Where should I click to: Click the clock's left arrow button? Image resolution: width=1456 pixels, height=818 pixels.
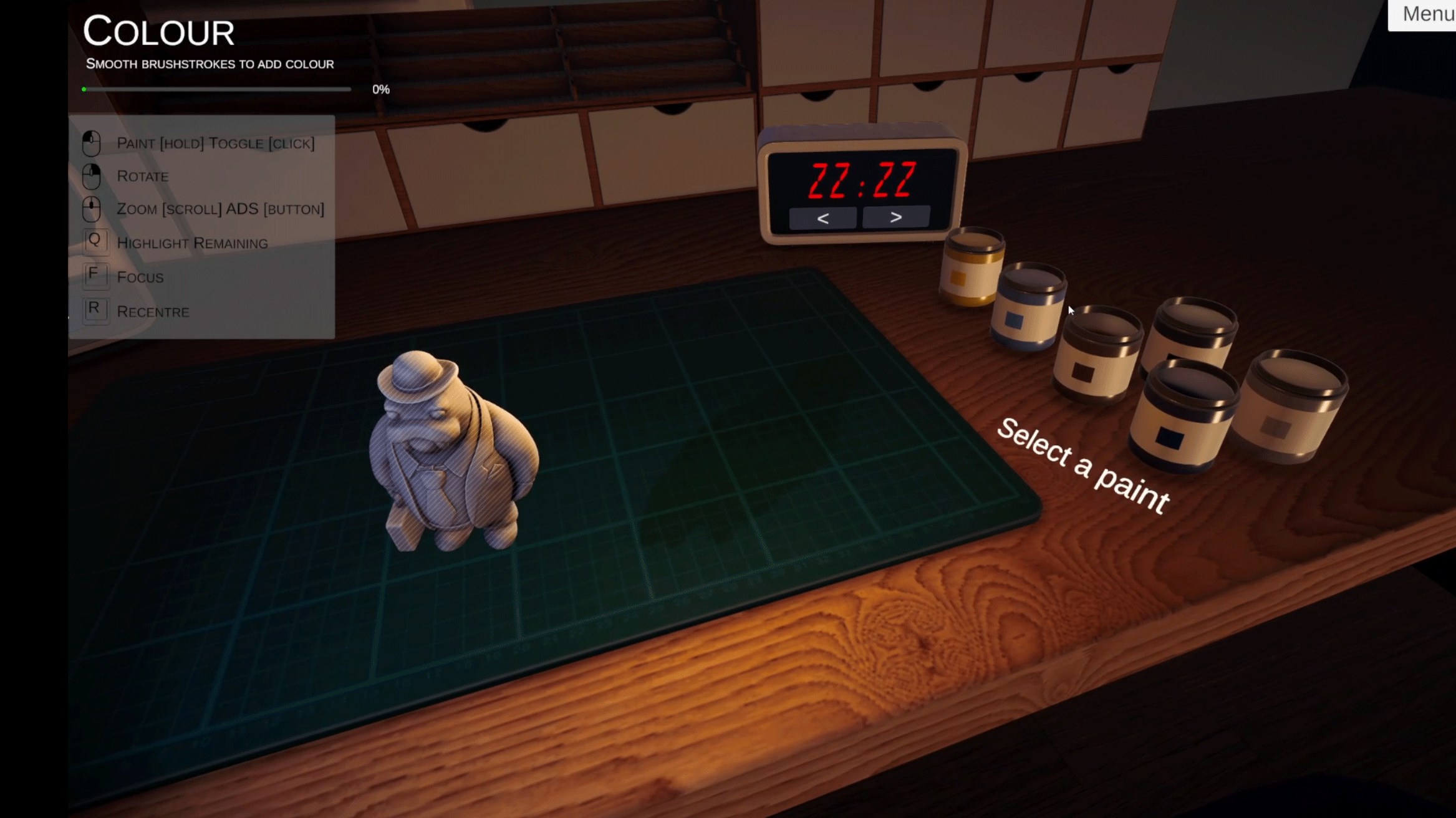point(822,218)
